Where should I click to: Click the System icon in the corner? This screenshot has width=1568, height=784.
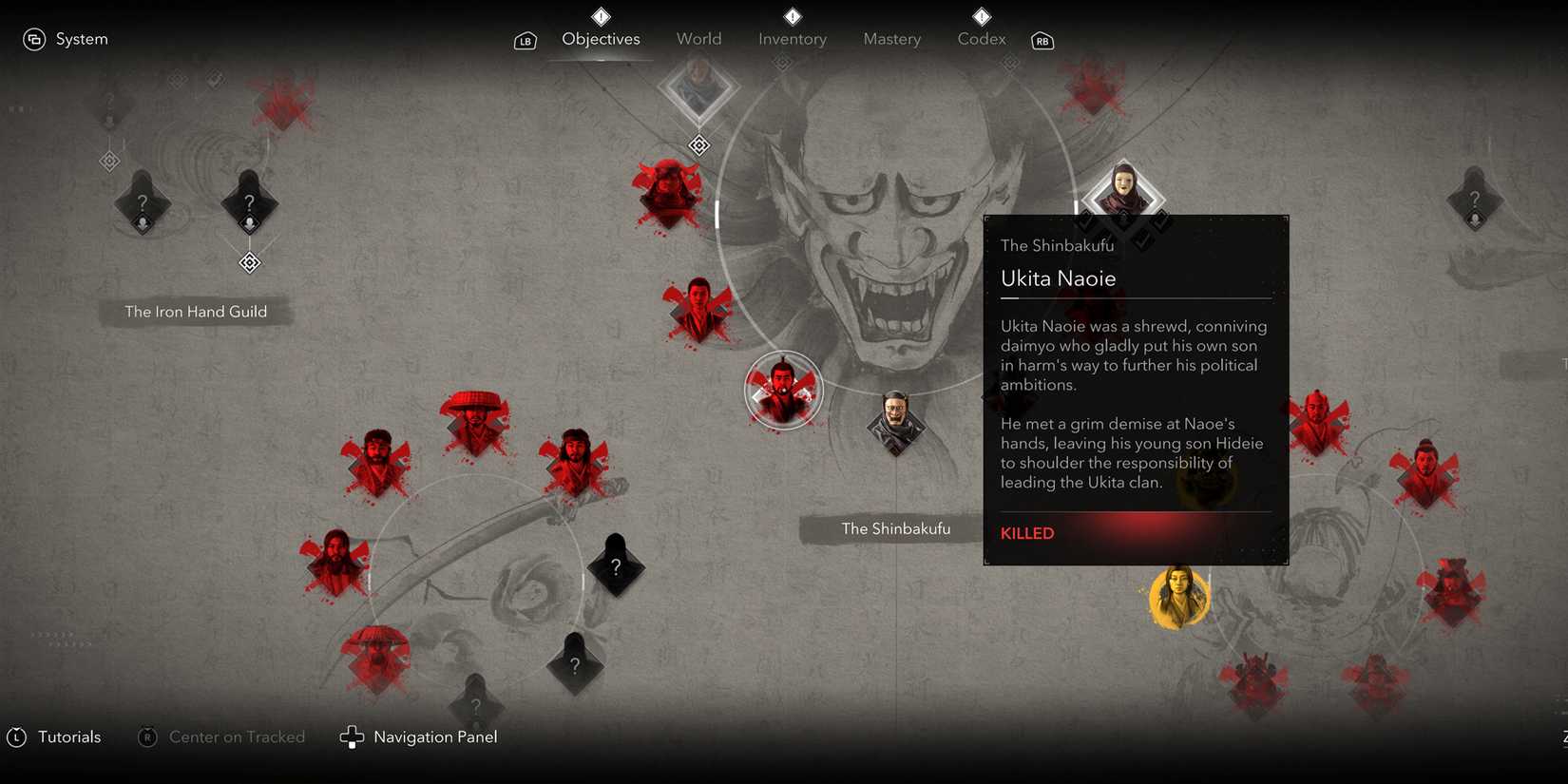click(x=36, y=38)
